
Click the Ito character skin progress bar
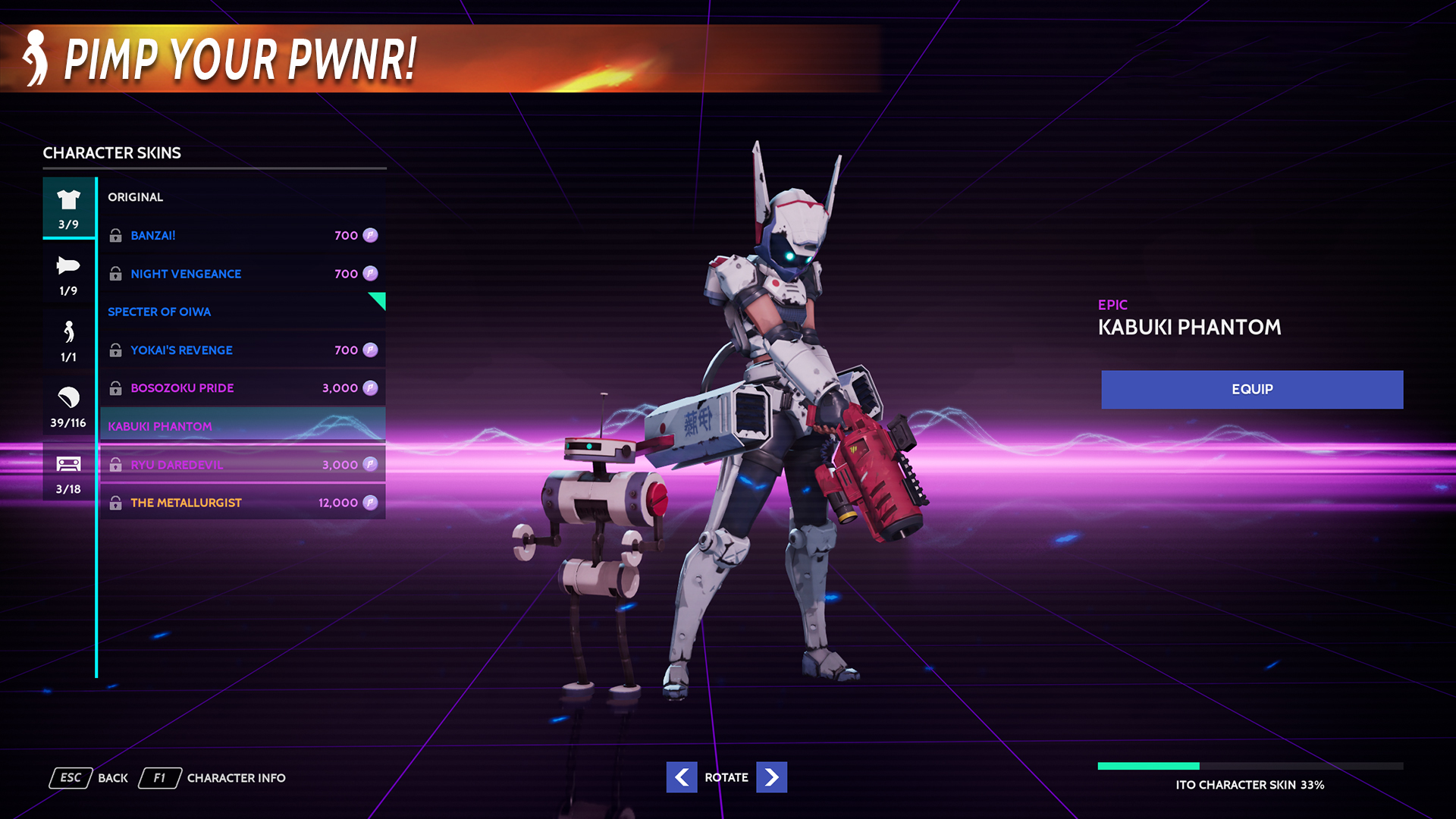[1250, 766]
